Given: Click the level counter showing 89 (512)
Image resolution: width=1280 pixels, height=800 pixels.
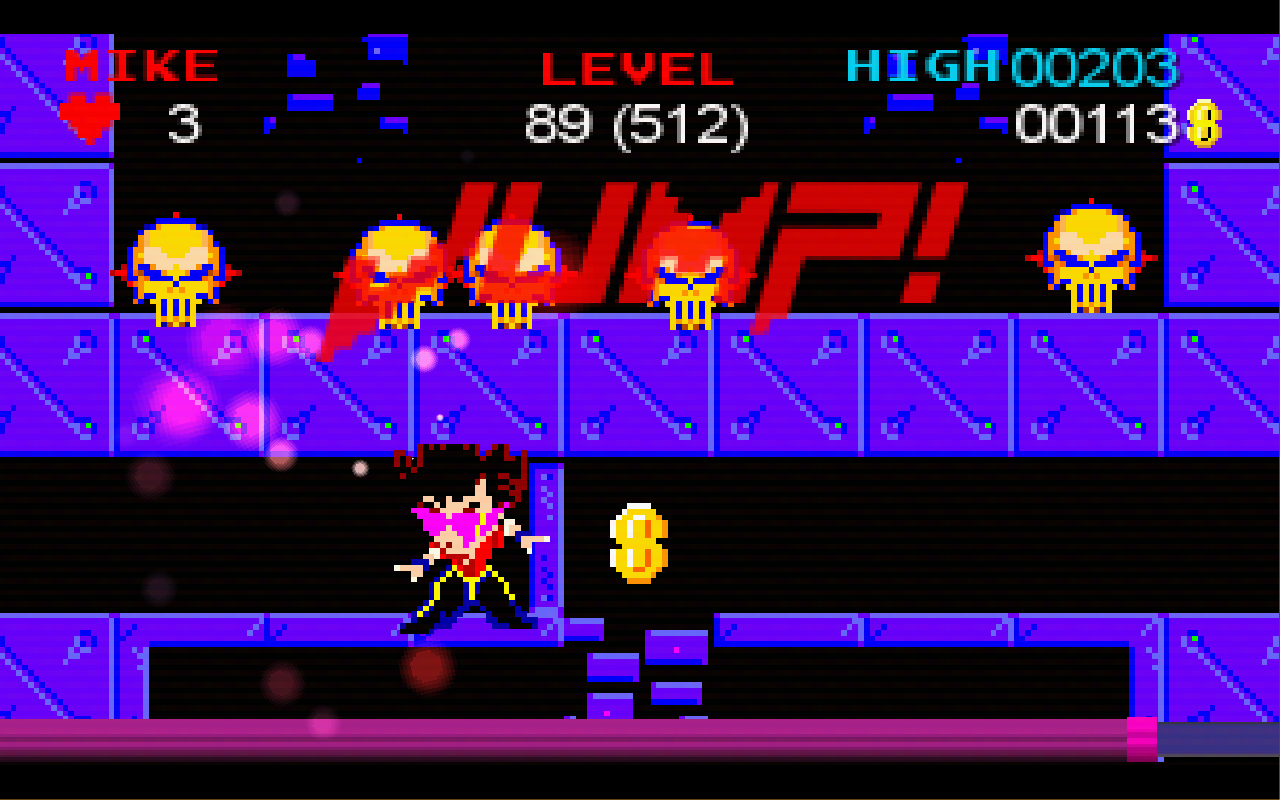Looking at the screenshot, I should pos(637,125).
